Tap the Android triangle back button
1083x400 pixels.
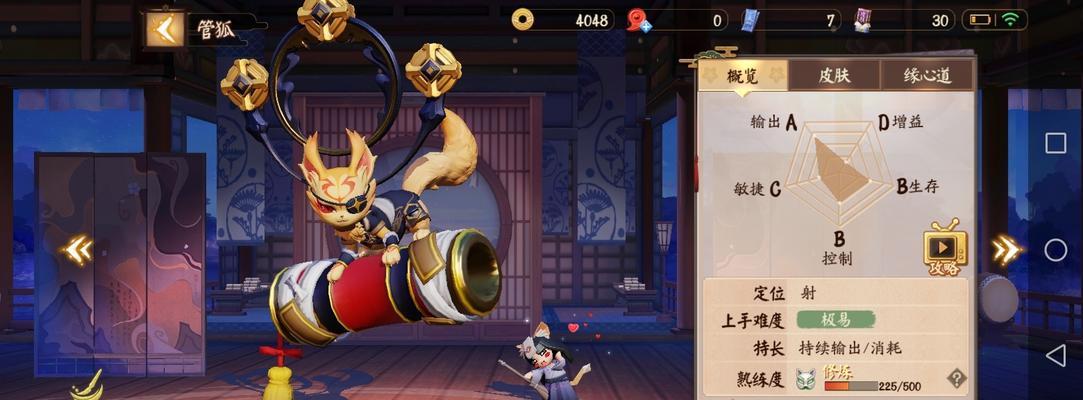tap(1055, 355)
